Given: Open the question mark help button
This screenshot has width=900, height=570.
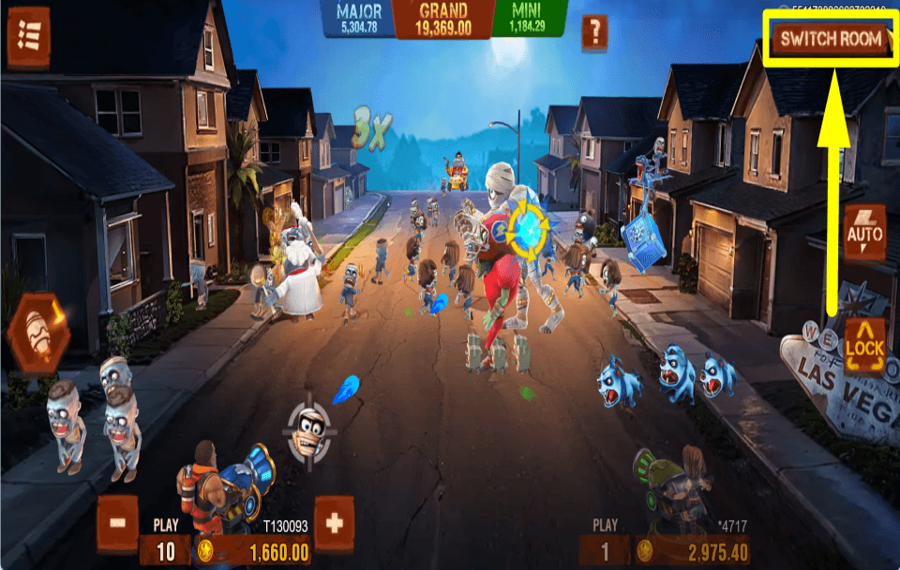Looking at the screenshot, I should click(x=594, y=32).
